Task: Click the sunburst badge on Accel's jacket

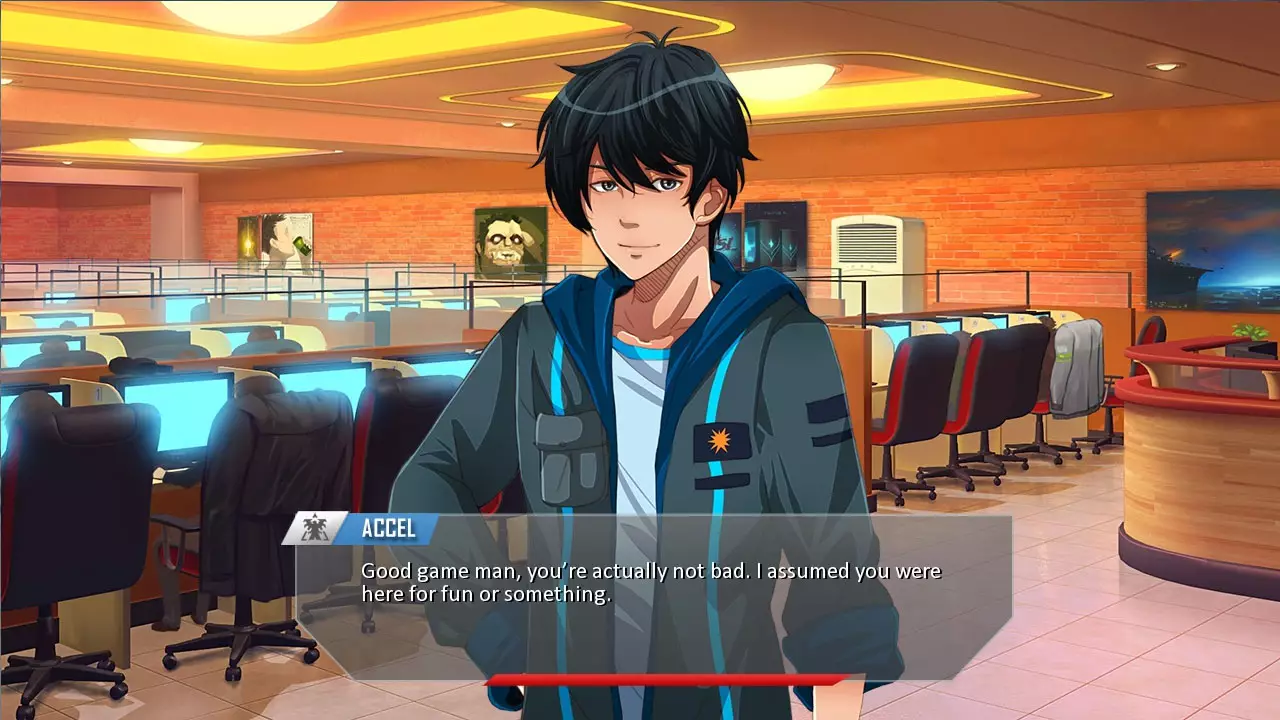Action: (718, 440)
